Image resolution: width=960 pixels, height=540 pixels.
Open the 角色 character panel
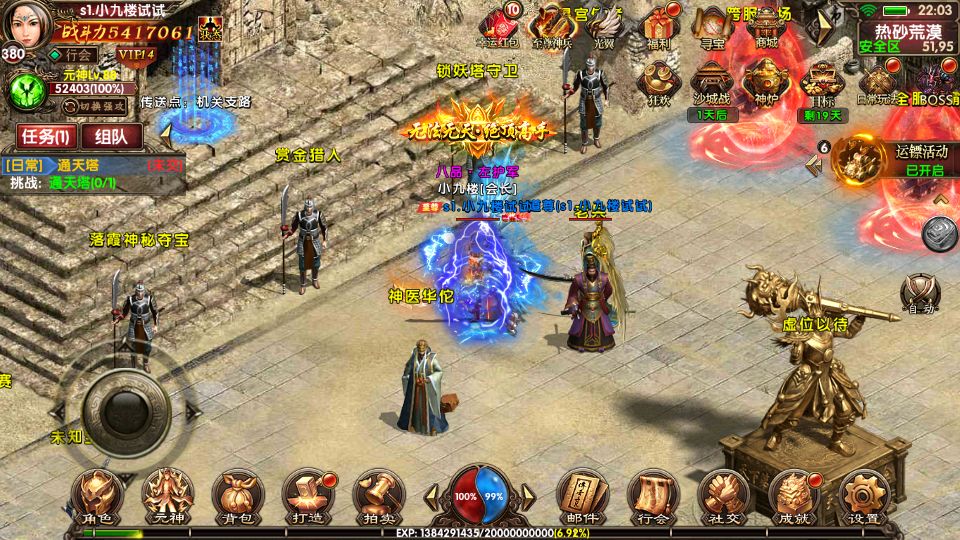coord(101,497)
